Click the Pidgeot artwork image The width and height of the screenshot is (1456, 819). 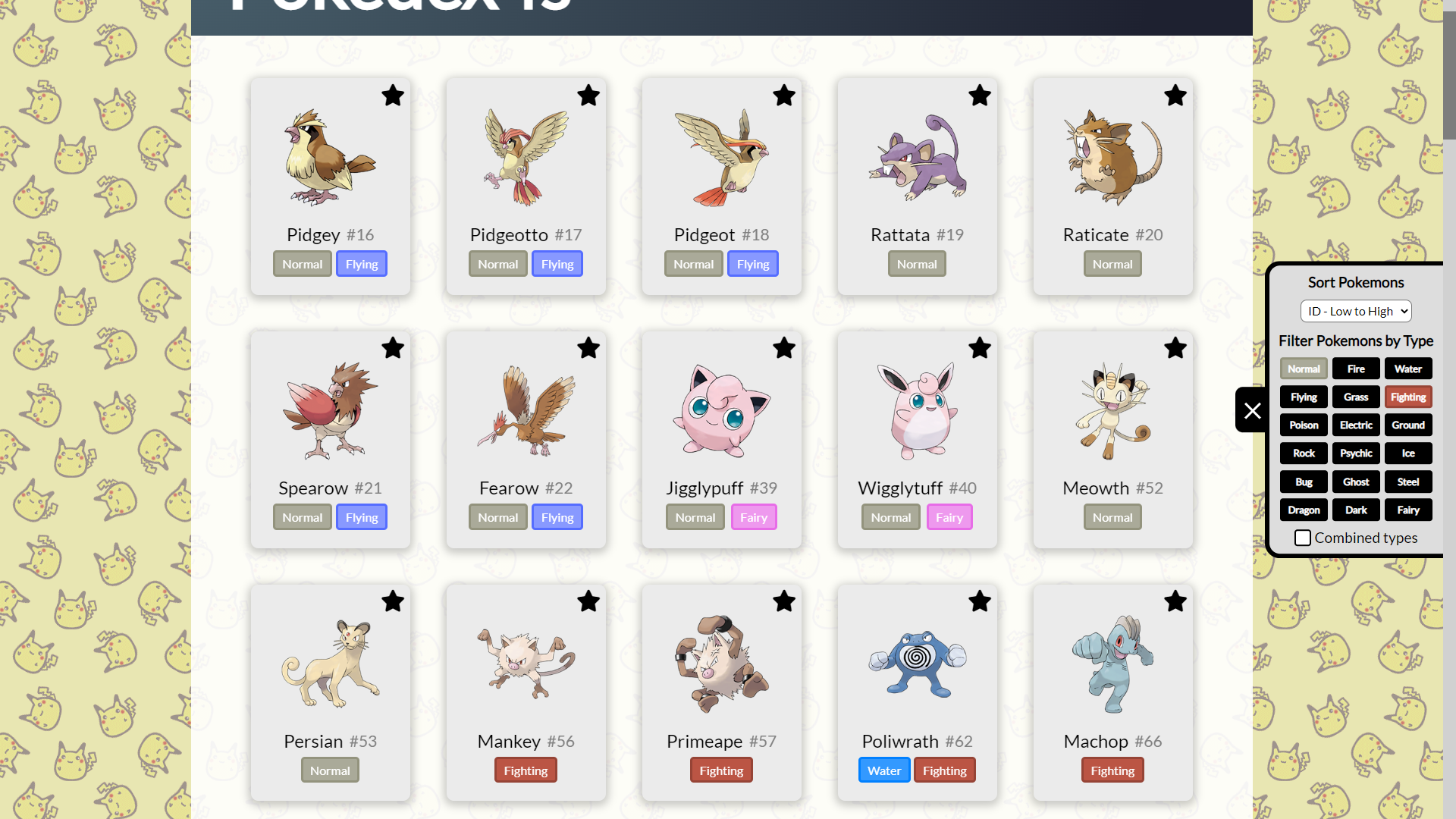tap(721, 157)
